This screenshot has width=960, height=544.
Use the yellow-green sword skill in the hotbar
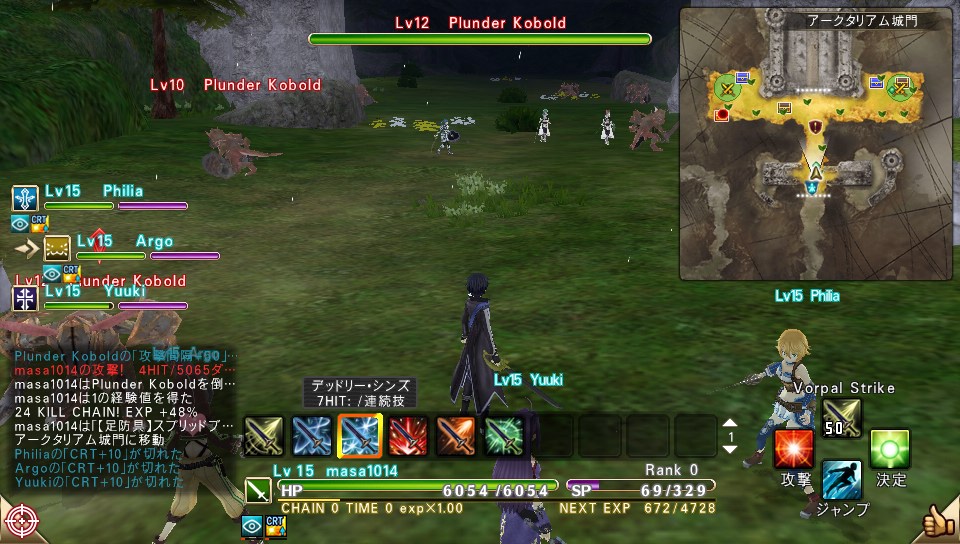(x=263, y=435)
